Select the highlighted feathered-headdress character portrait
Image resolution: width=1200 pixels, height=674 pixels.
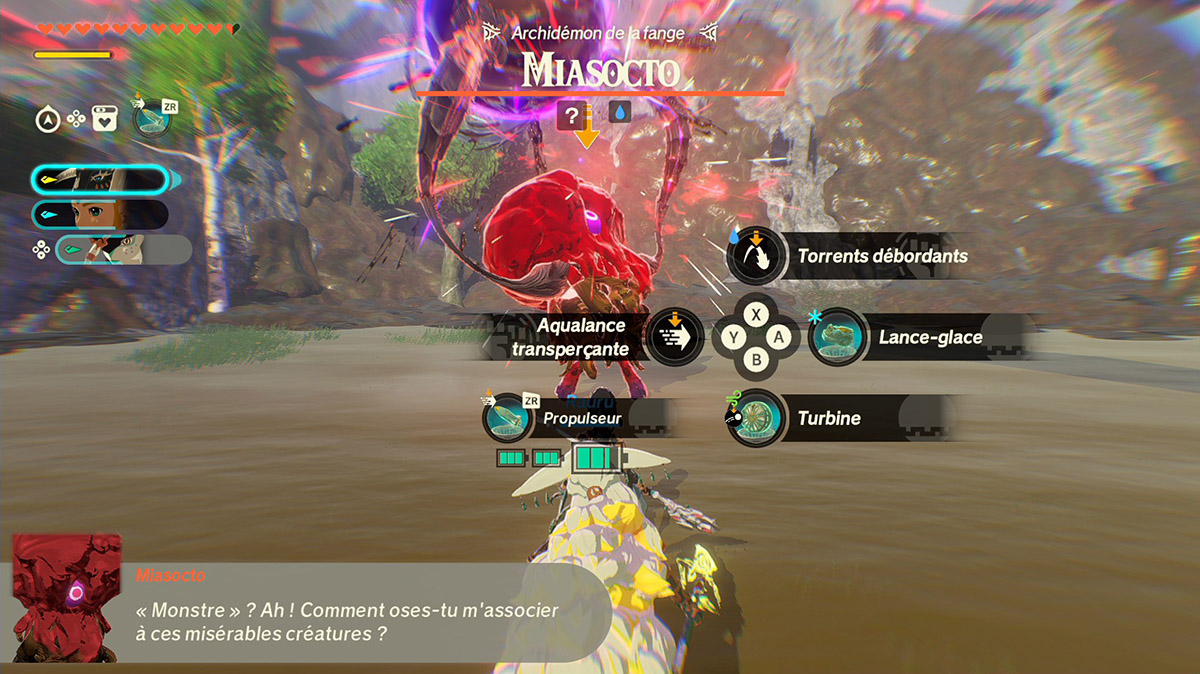click(x=100, y=180)
